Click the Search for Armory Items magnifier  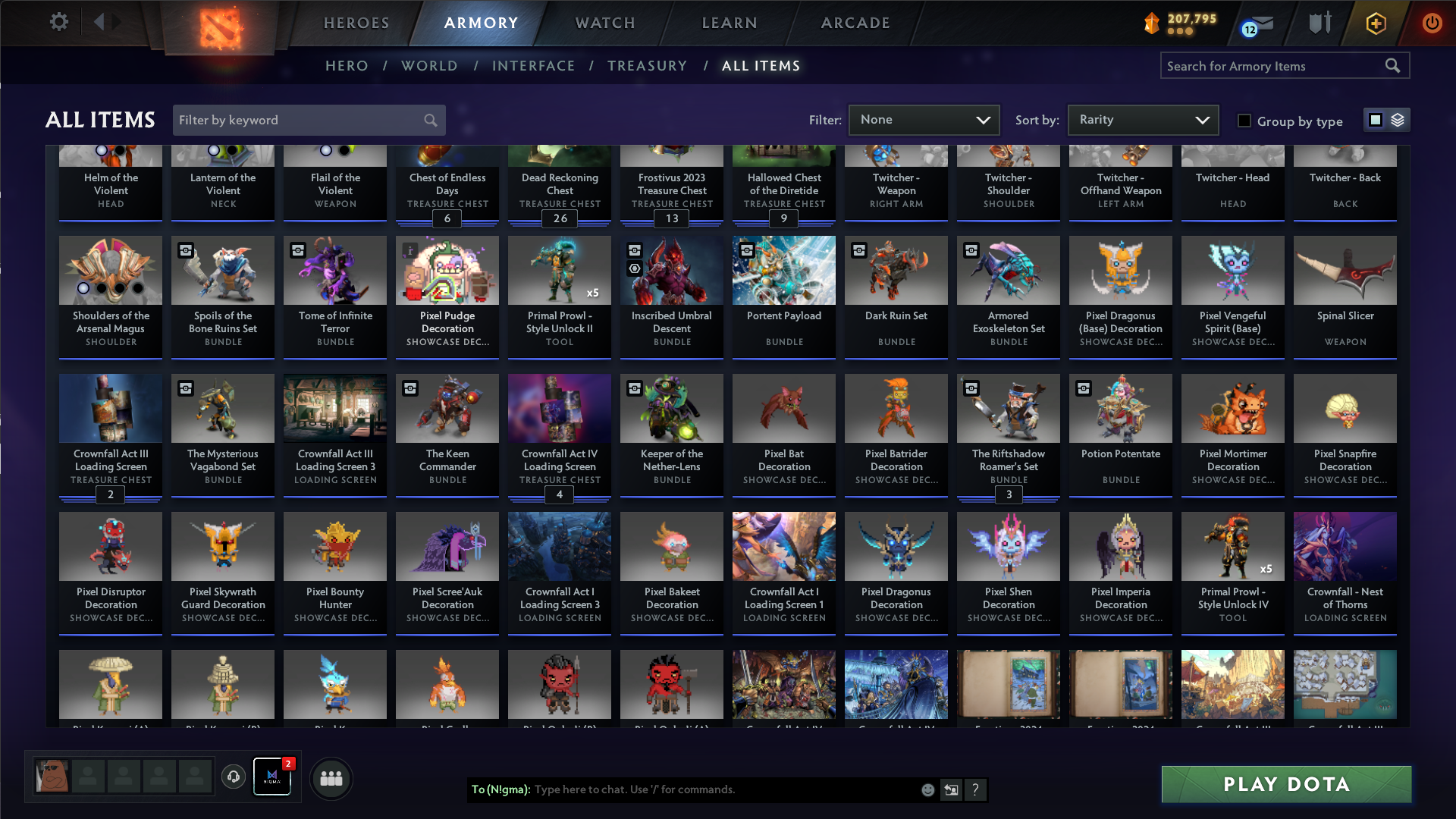[x=1394, y=66]
